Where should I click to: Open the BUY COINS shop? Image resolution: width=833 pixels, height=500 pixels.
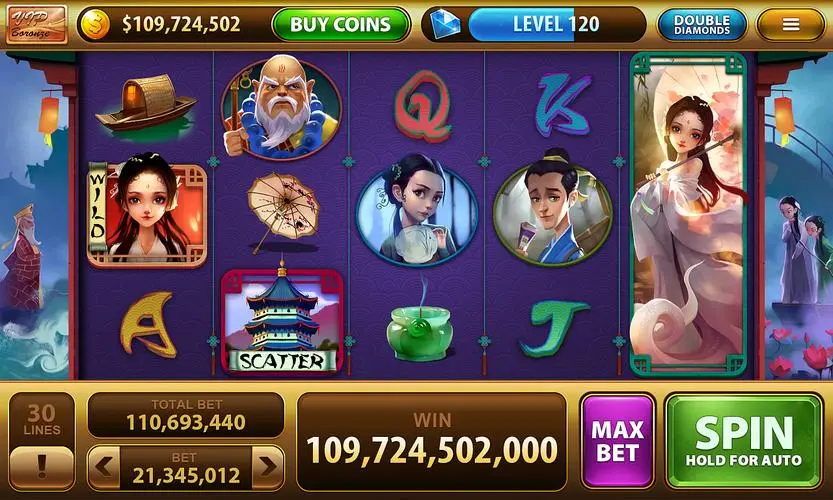pos(340,24)
